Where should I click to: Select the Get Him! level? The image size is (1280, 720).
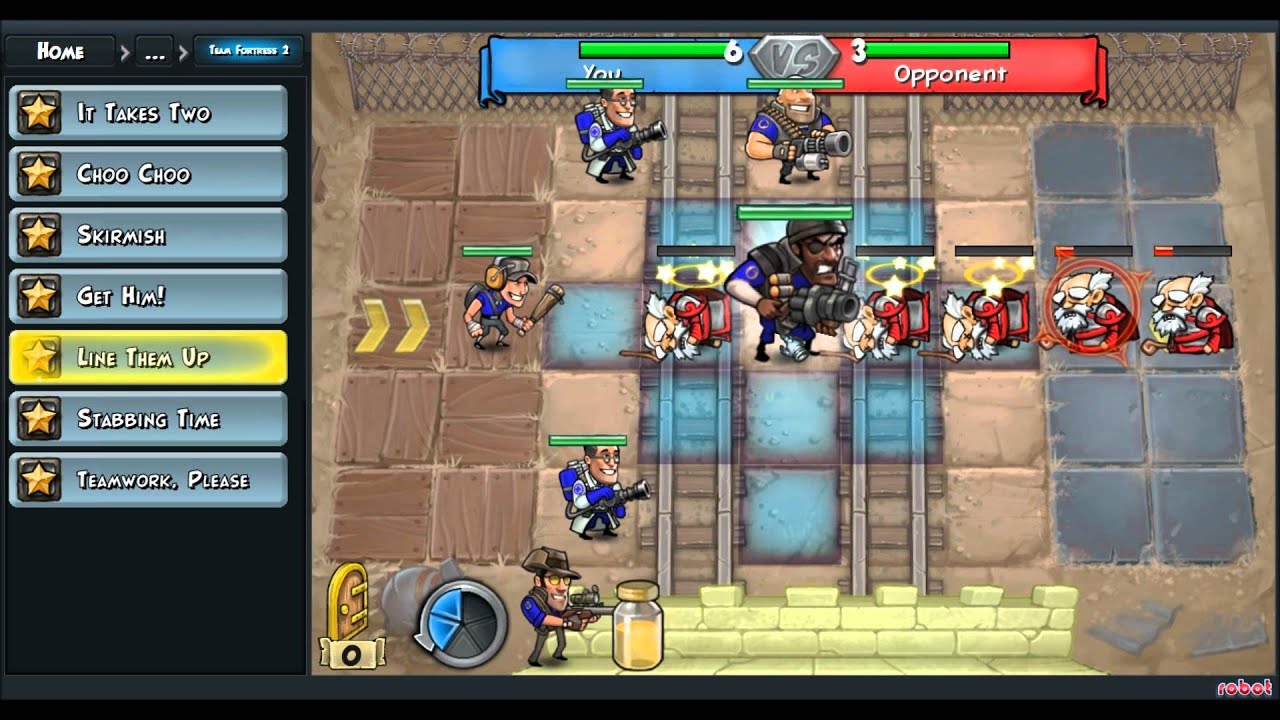[148, 297]
